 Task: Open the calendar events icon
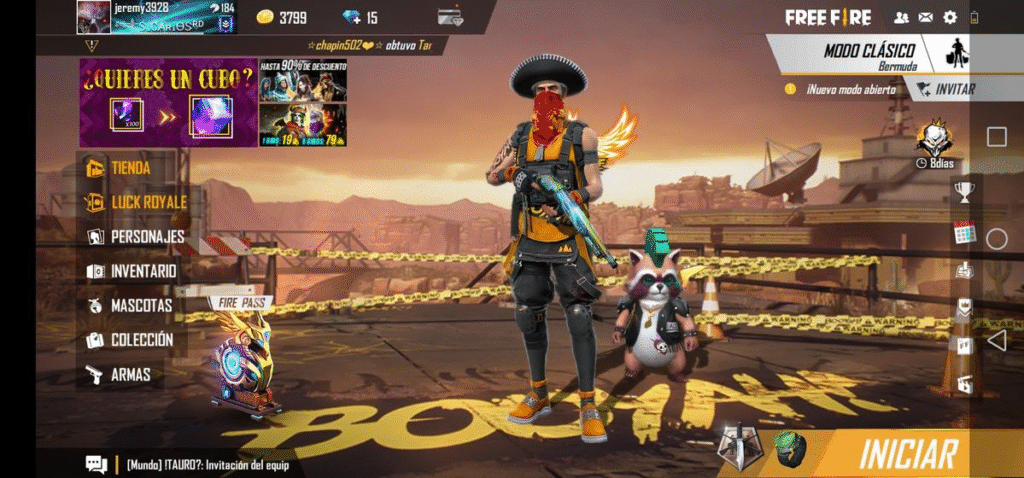click(x=964, y=232)
